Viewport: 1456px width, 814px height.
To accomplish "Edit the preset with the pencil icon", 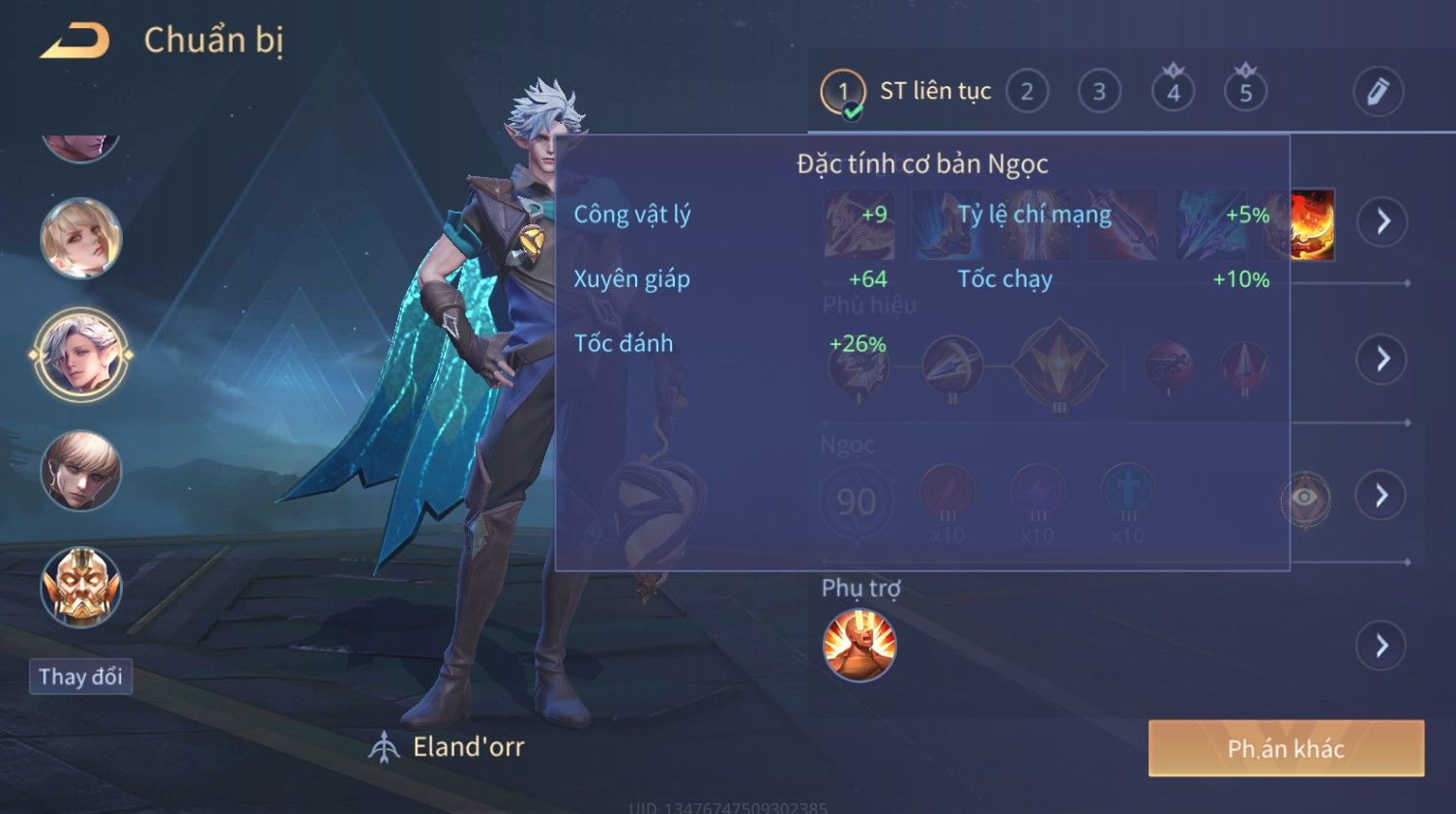I will coord(1378,92).
